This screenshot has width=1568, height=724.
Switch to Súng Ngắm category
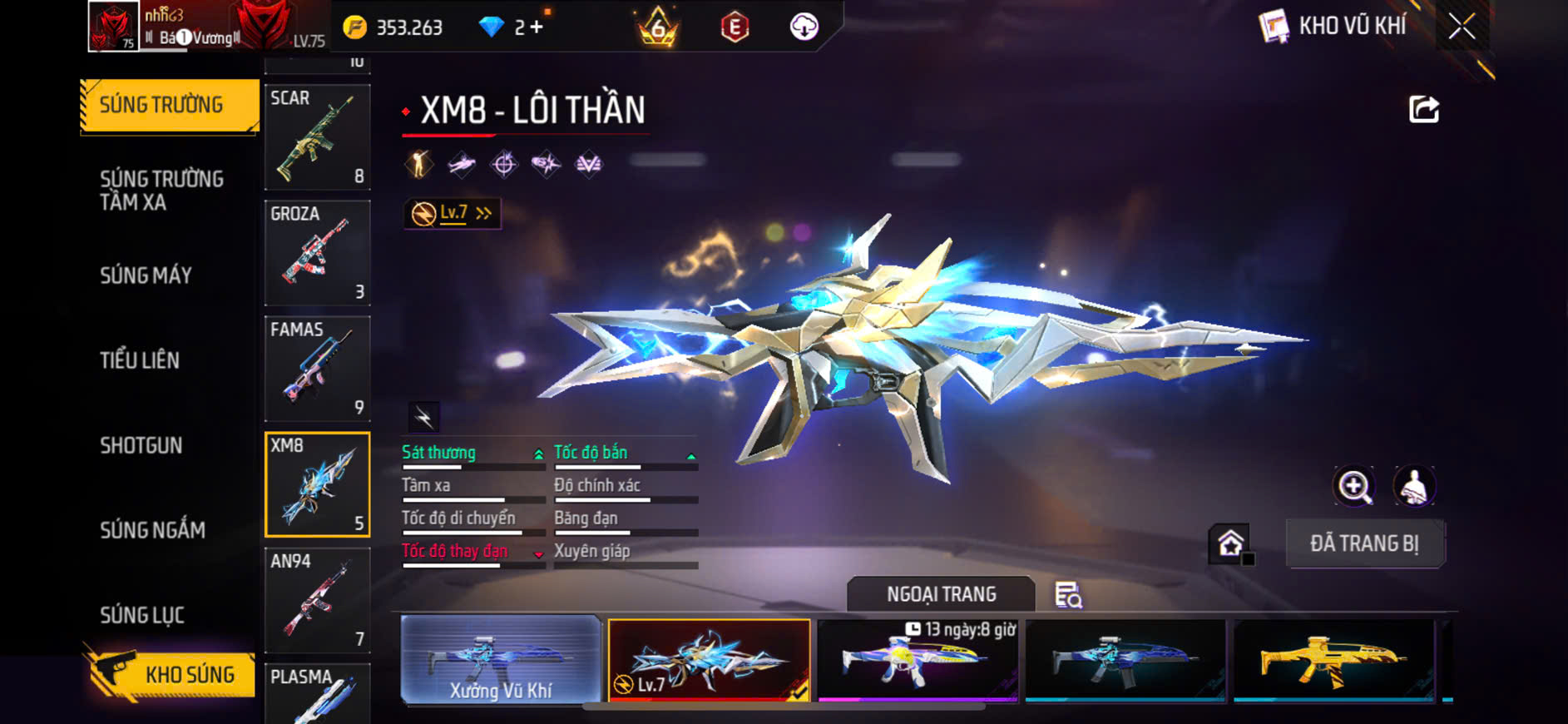coord(152,530)
